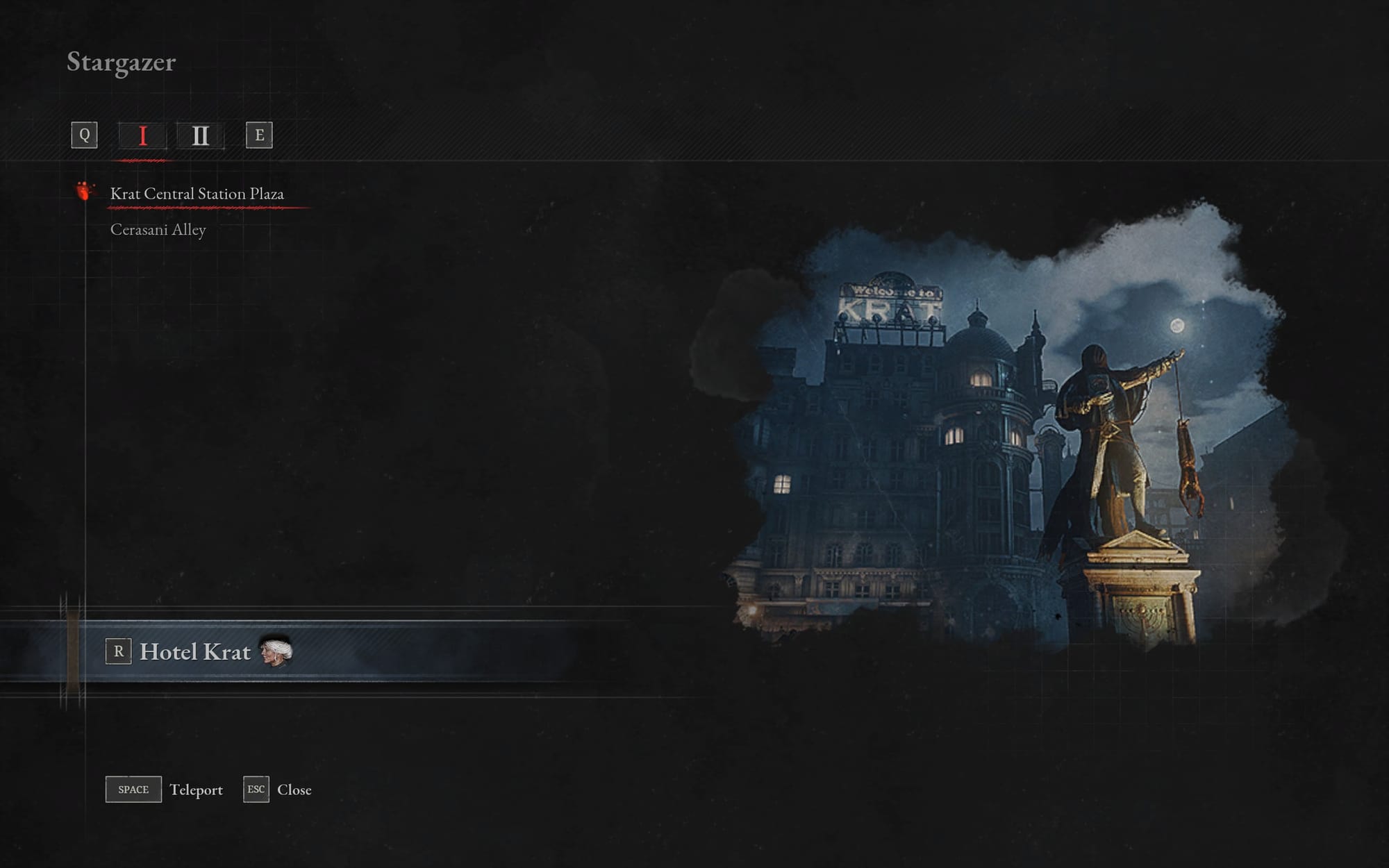Click the ESC key icon beside Close
The image size is (1389, 868).
(x=256, y=789)
